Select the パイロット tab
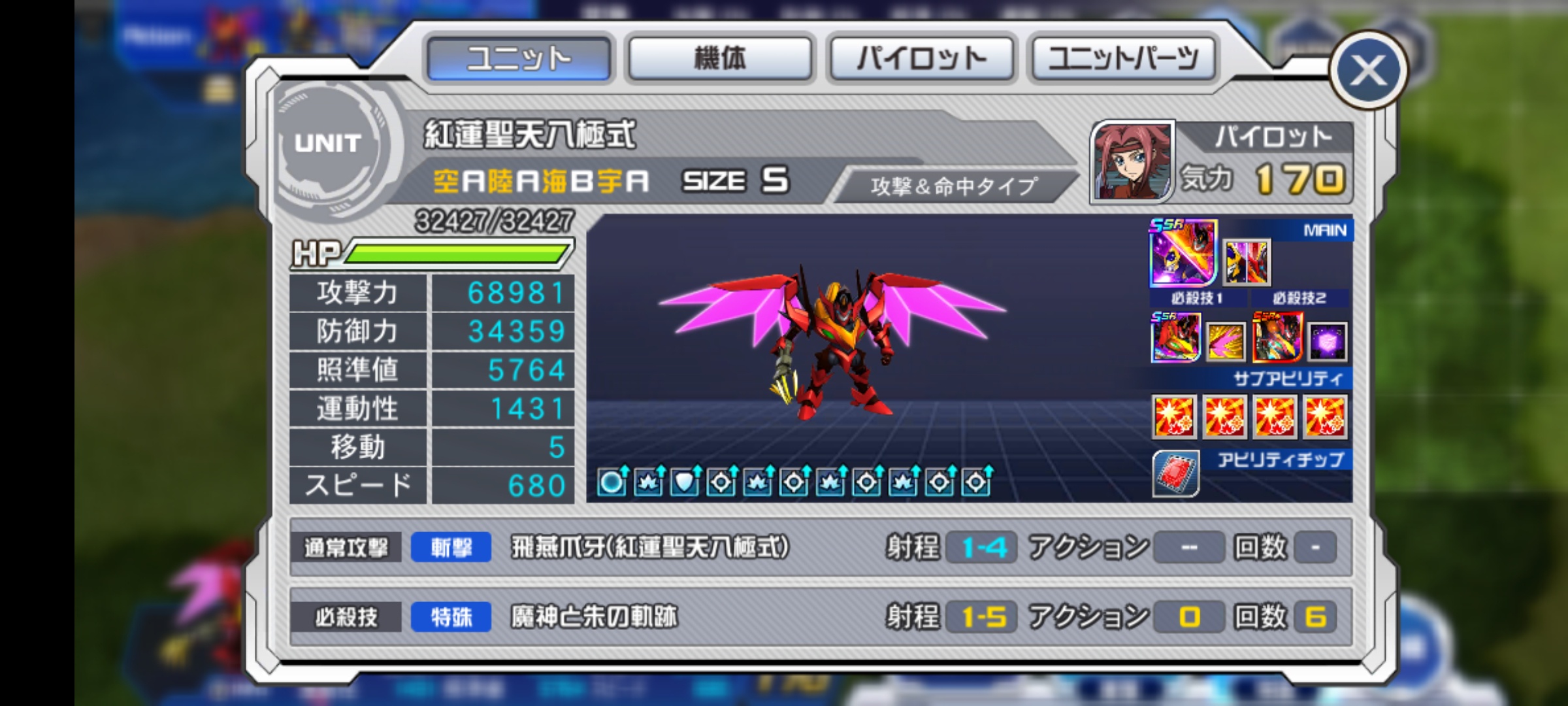This screenshot has height=706, width=1568. point(921,59)
